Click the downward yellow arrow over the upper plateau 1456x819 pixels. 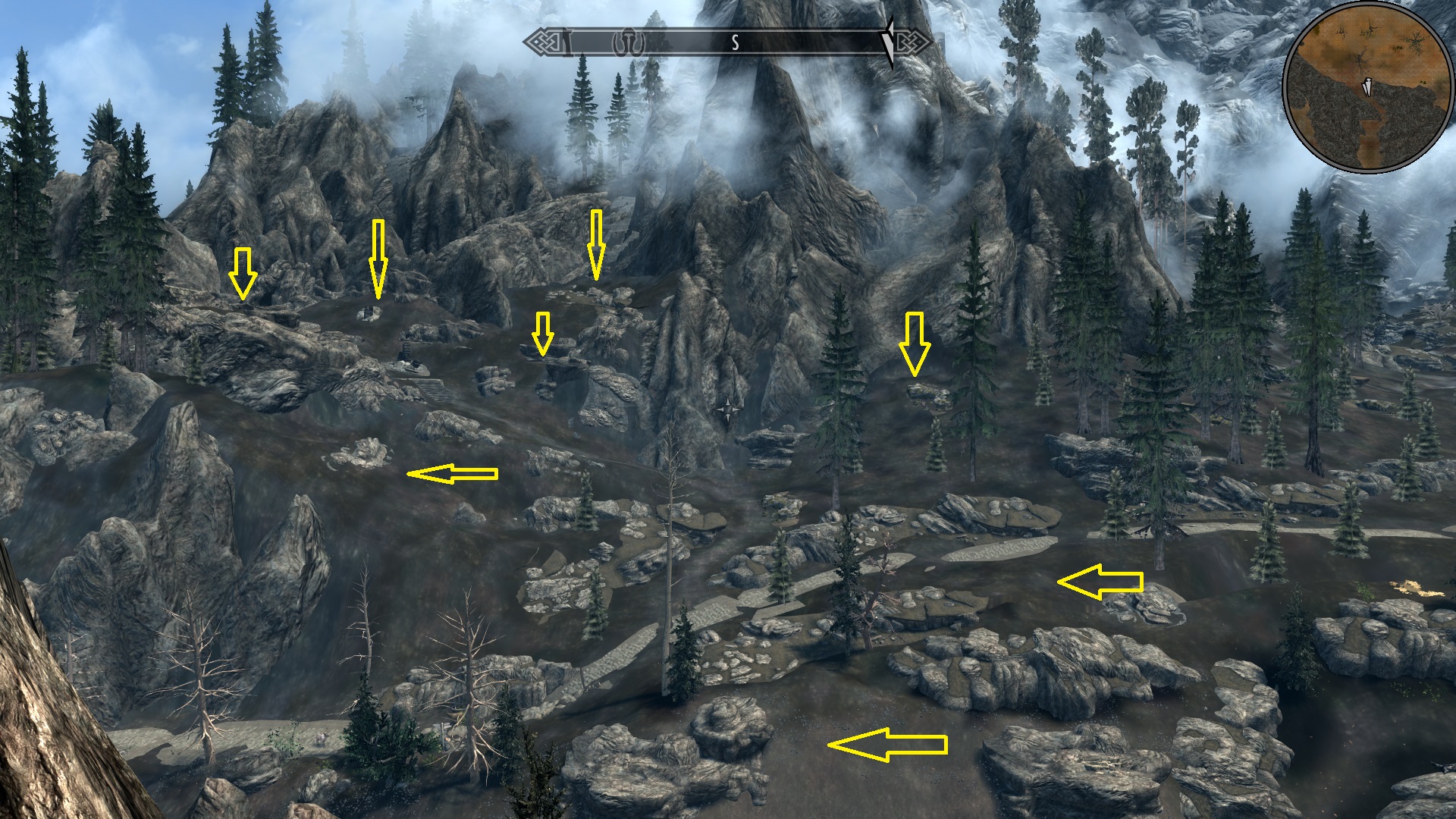597,243
